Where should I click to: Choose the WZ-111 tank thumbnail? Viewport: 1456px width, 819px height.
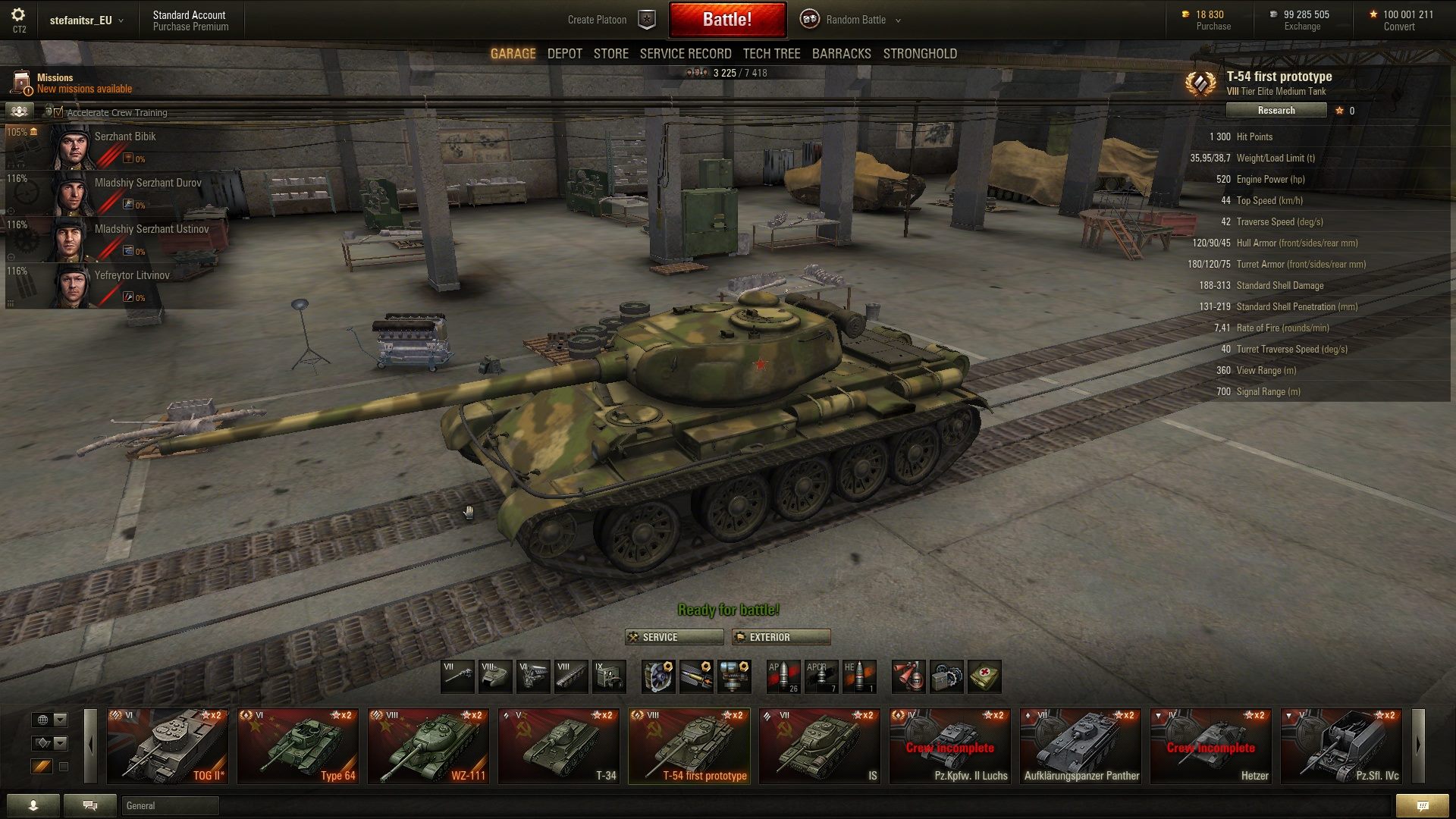click(428, 746)
